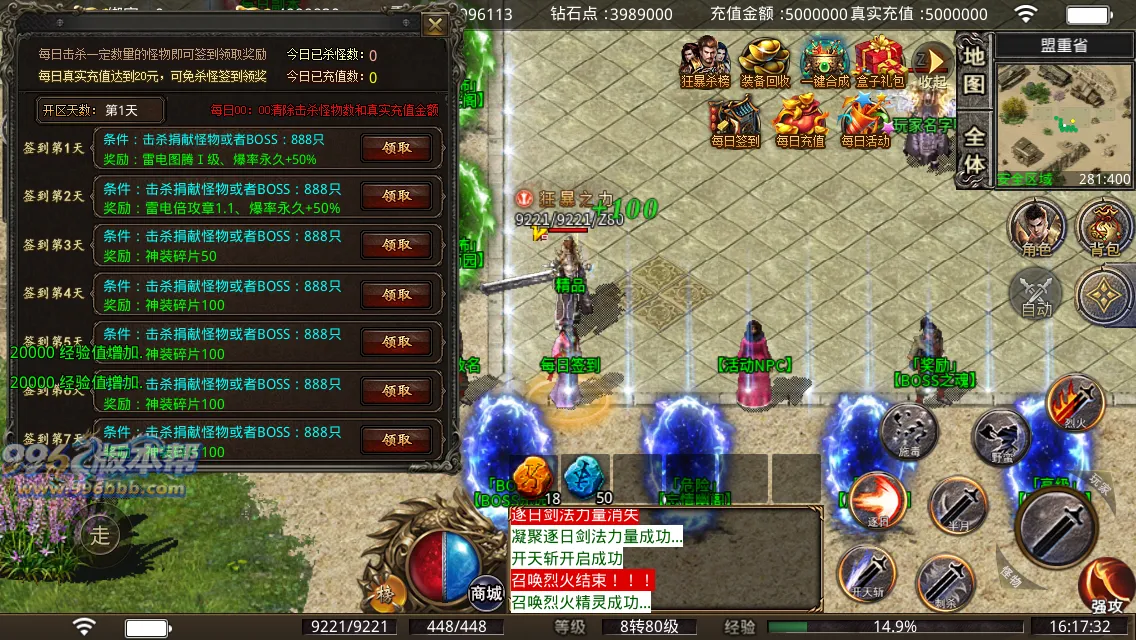Open the 每日活动 daily events icon
The width and height of the screenshot is (1136, 640).
(x=865, y=120)
